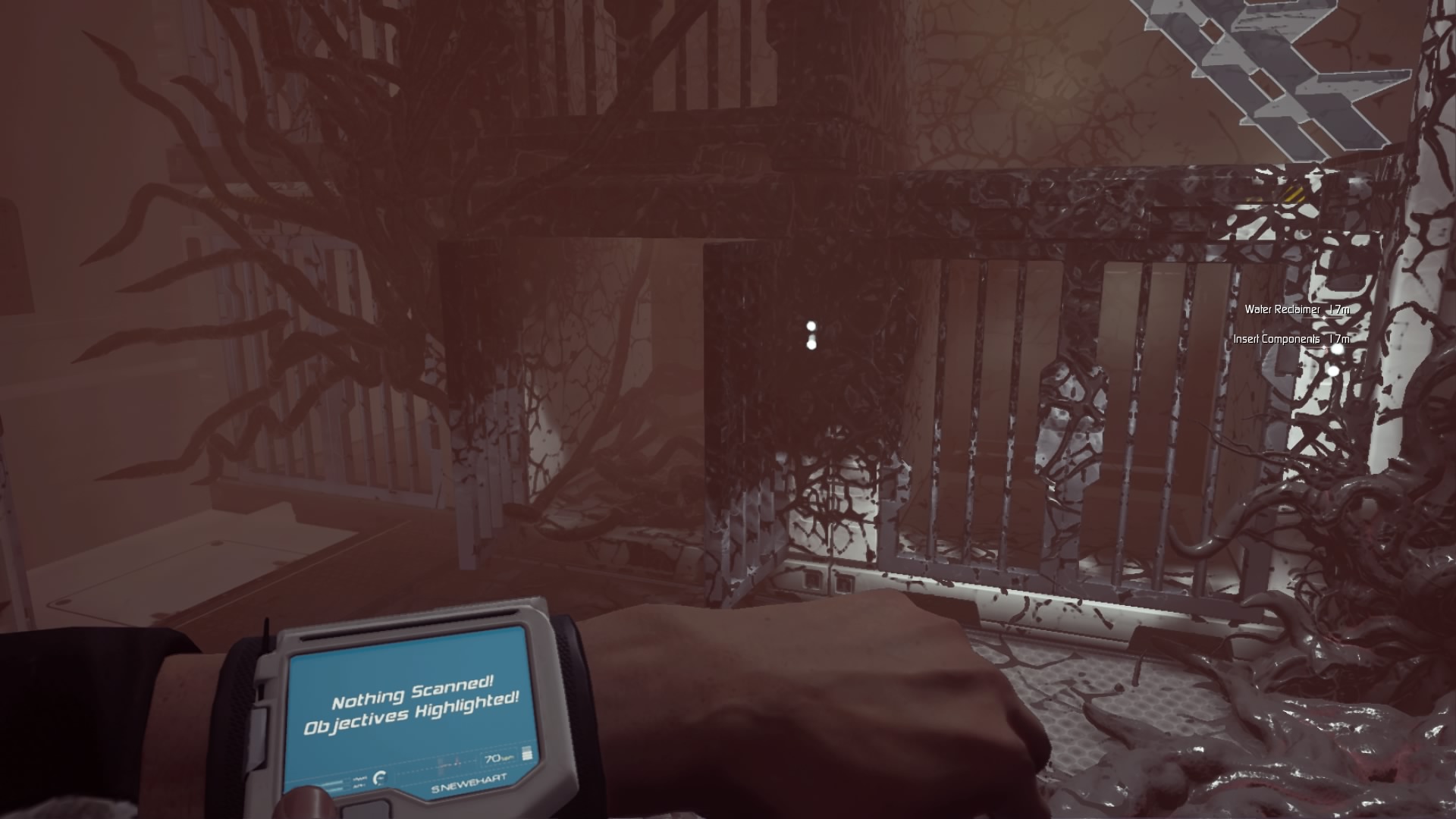Click the circular compass gauge on the wristpad

380,780
